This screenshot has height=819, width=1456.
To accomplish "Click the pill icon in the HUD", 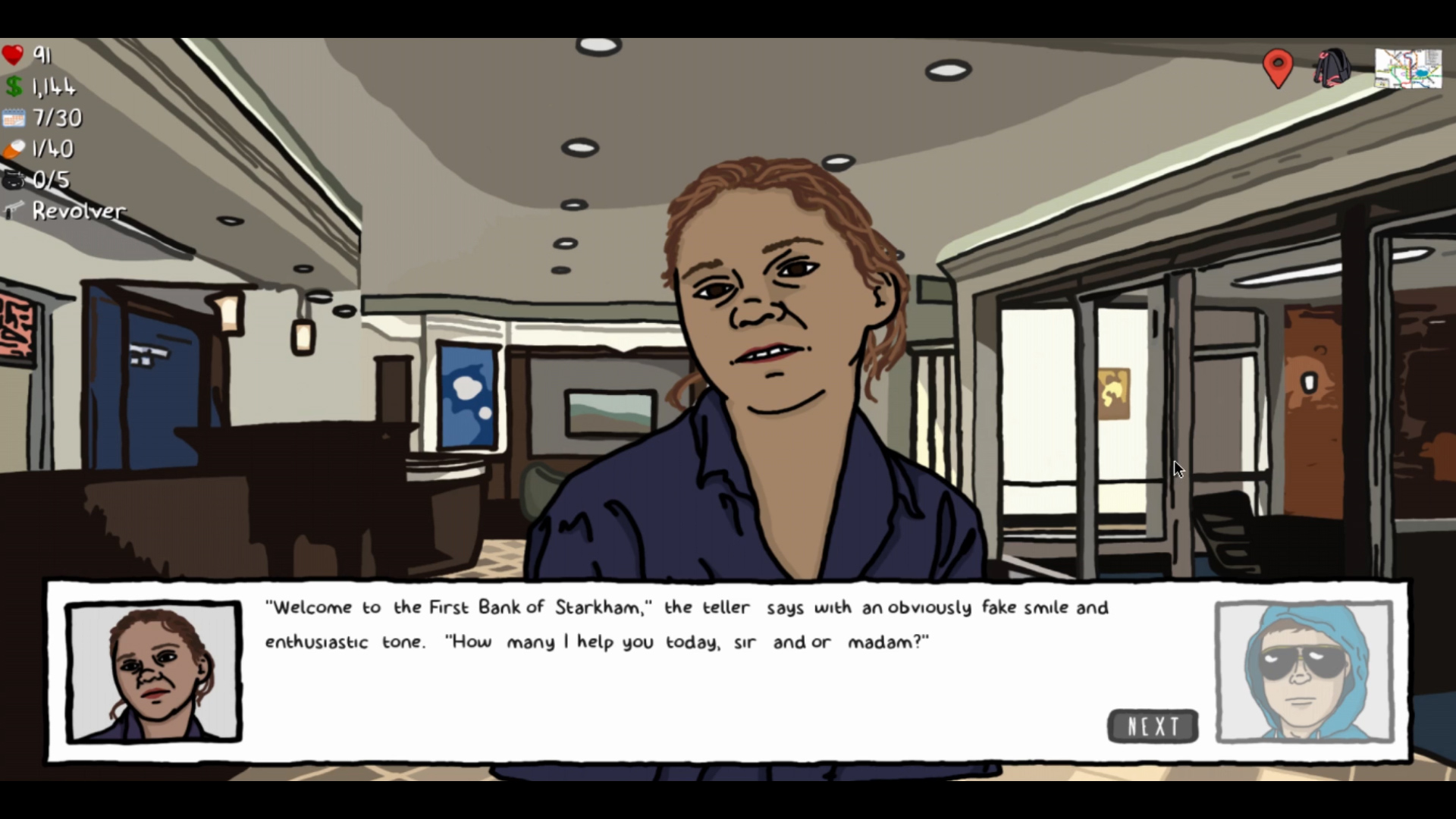I will click(x=13, y=149).
